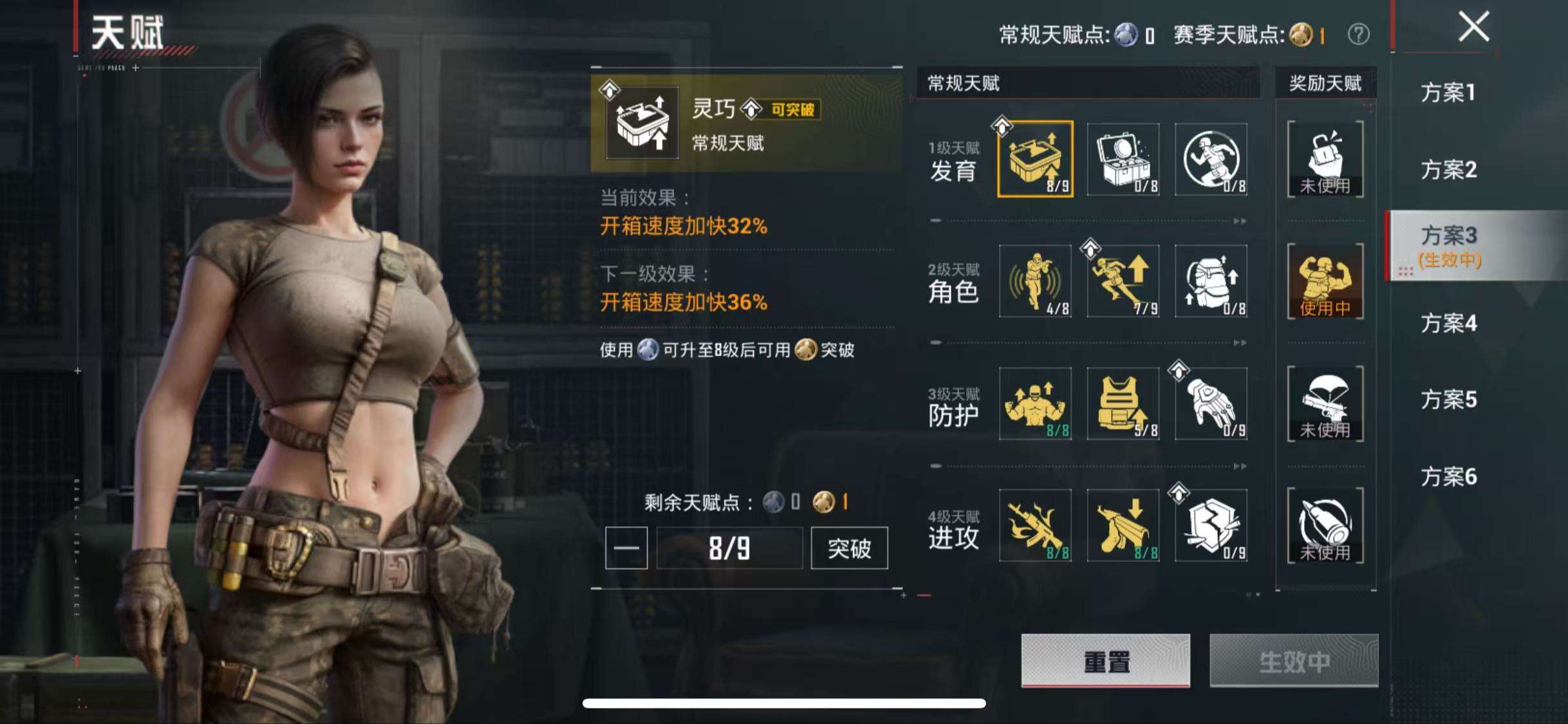Select the golden rifle talent in 进攻 row
1568x724 pixels.
[x=1036, y=526]
